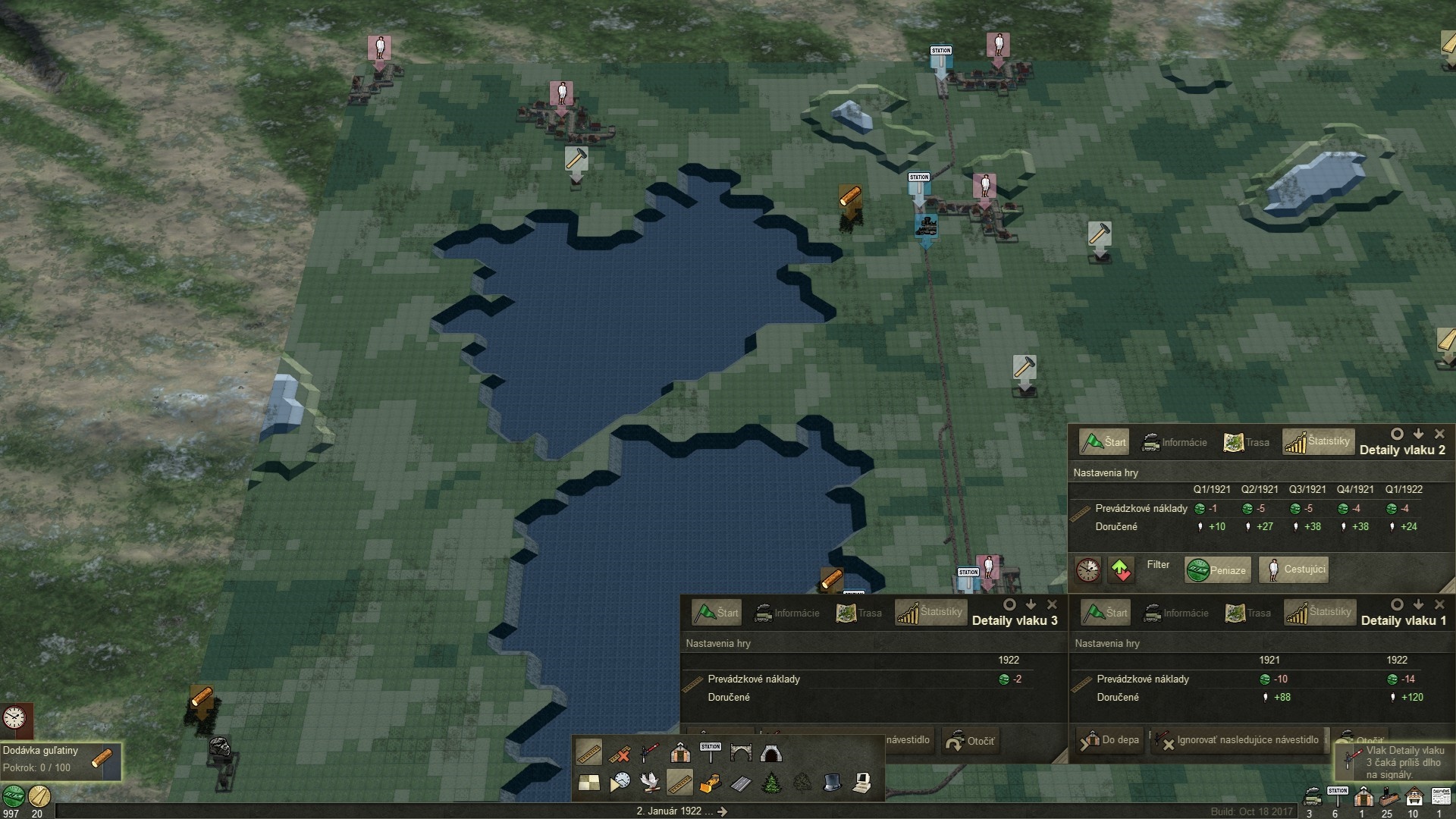Send train 1 to depot with Do depa

click(x=1109, y=740)
